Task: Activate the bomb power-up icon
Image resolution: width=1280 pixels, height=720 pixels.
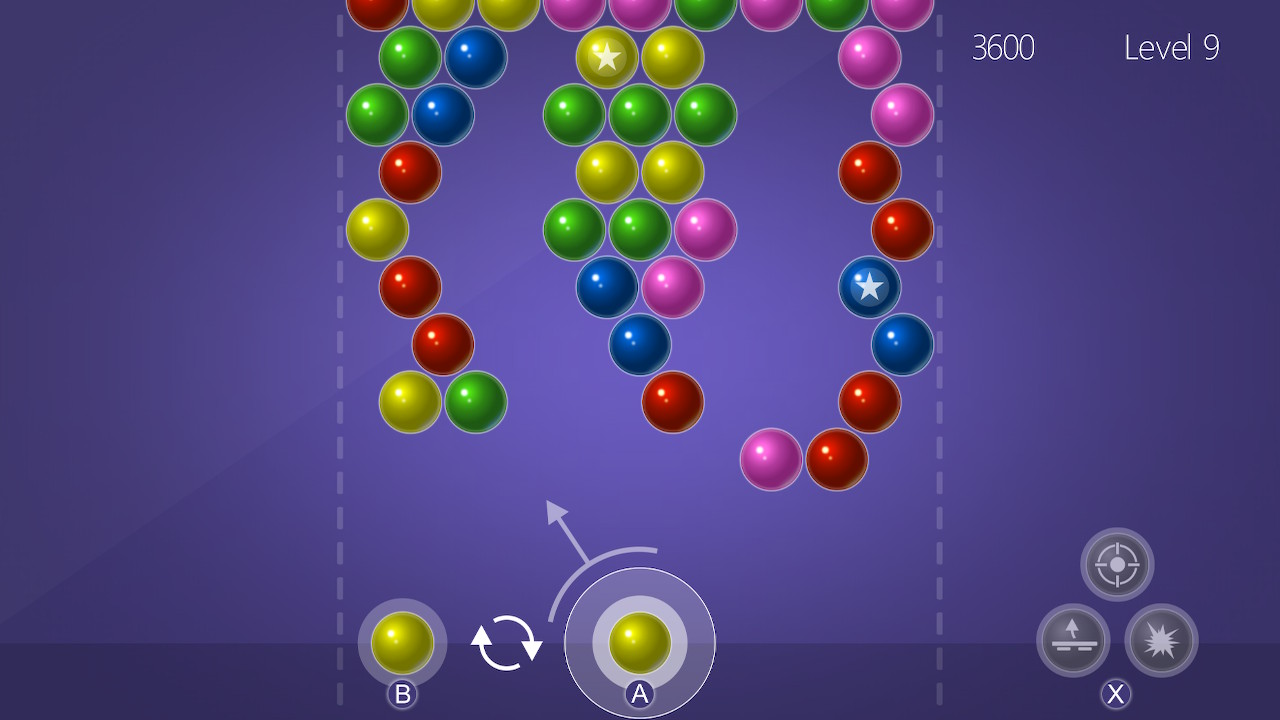Action: pos(1160,641)
